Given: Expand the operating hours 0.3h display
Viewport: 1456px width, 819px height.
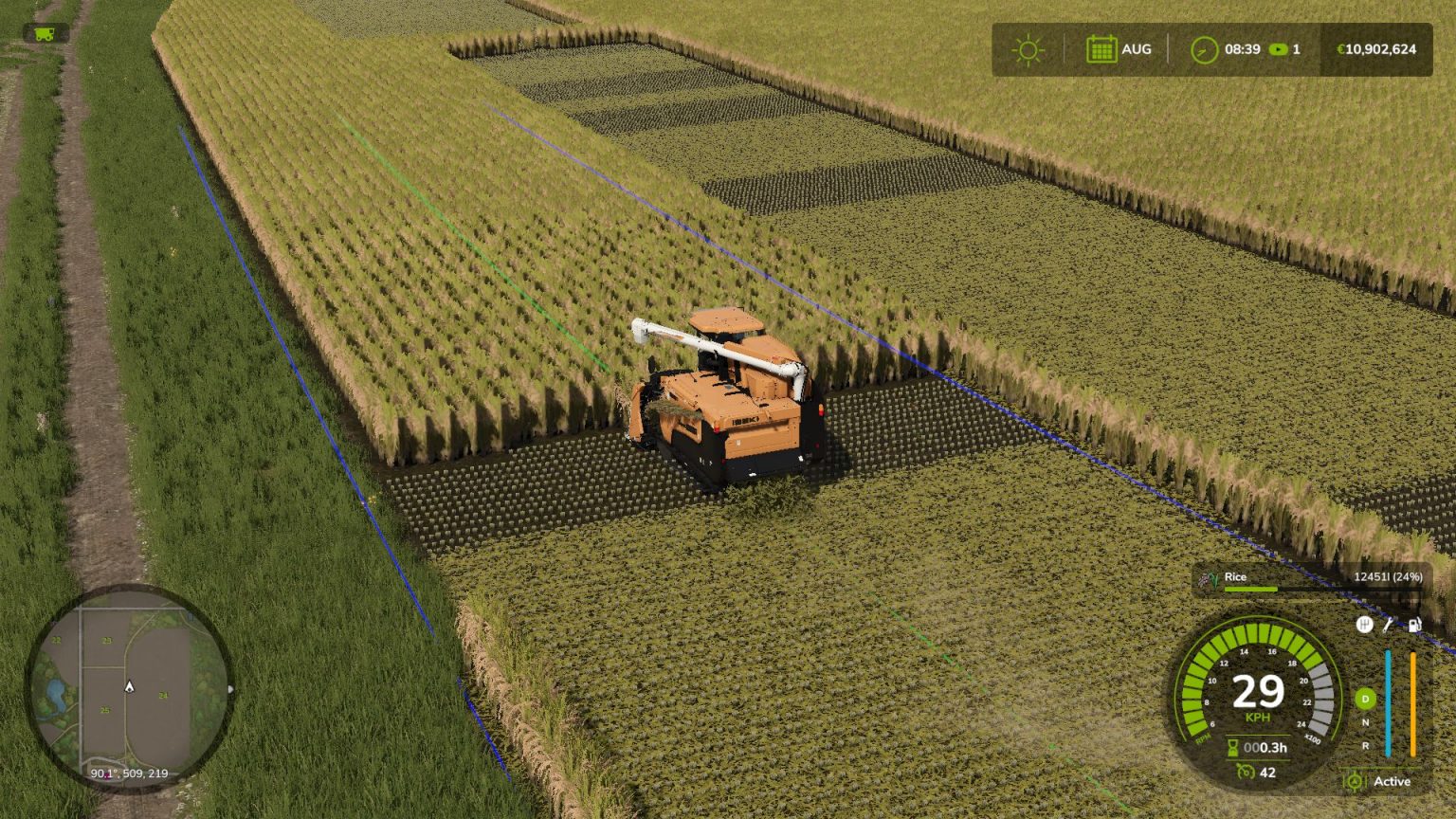Looking at the screenshot, I should point(1257,748).
